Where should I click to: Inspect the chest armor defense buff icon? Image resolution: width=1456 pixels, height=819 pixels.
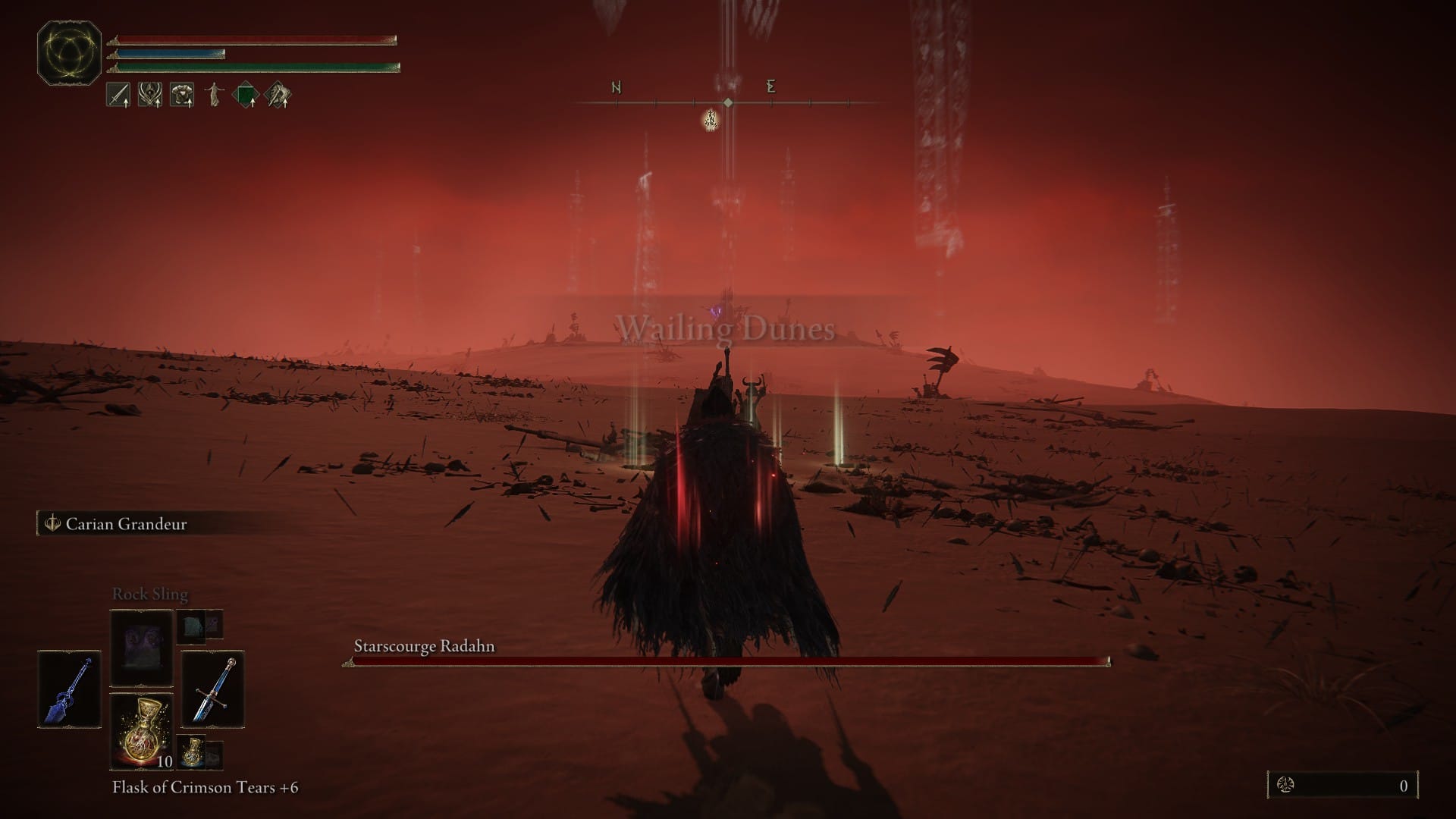tap(181, 96)
